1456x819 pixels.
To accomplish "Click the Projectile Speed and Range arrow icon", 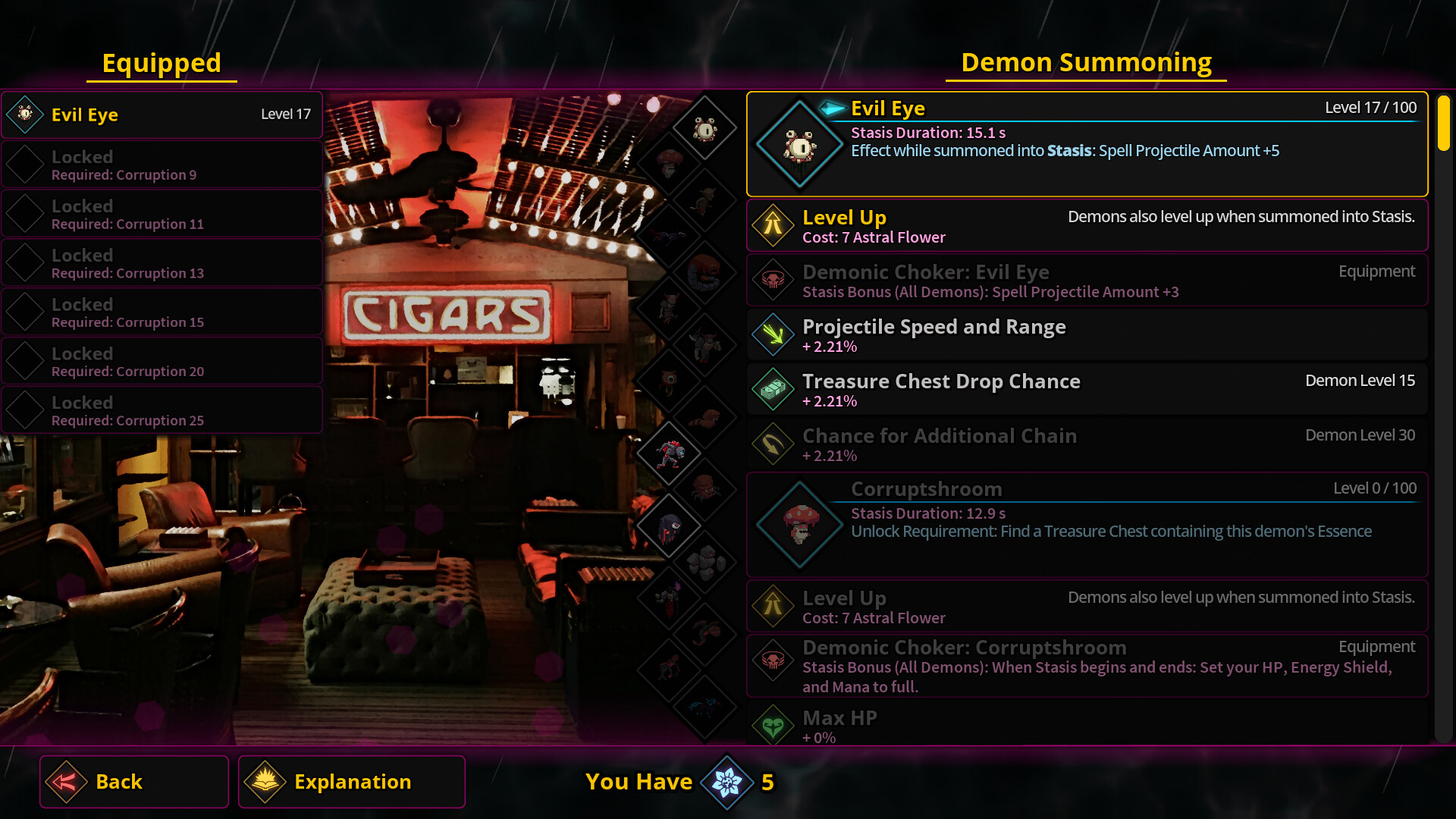I will point(773,334).
